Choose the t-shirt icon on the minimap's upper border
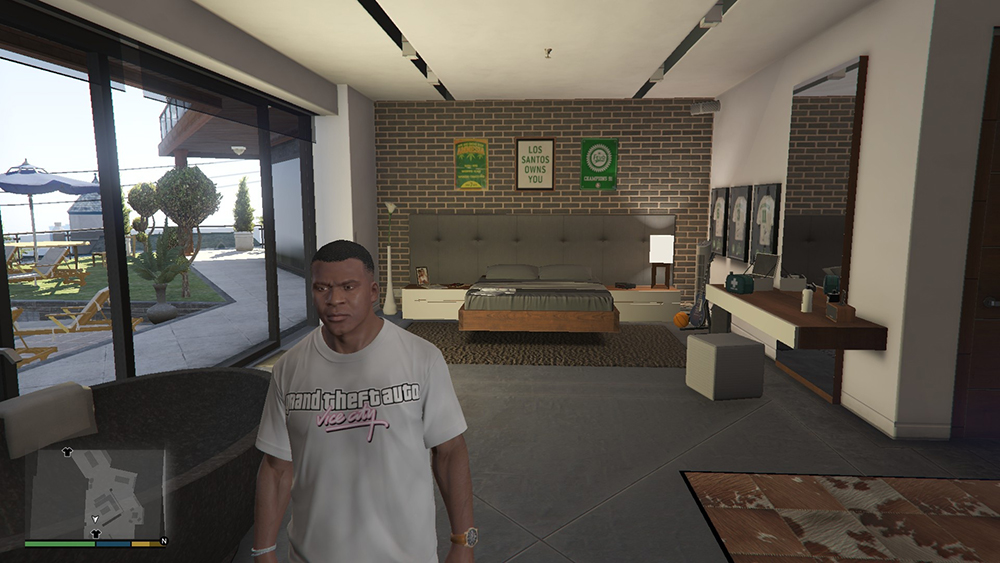This screenshot has width=1000, height=563. pos(67,451)
